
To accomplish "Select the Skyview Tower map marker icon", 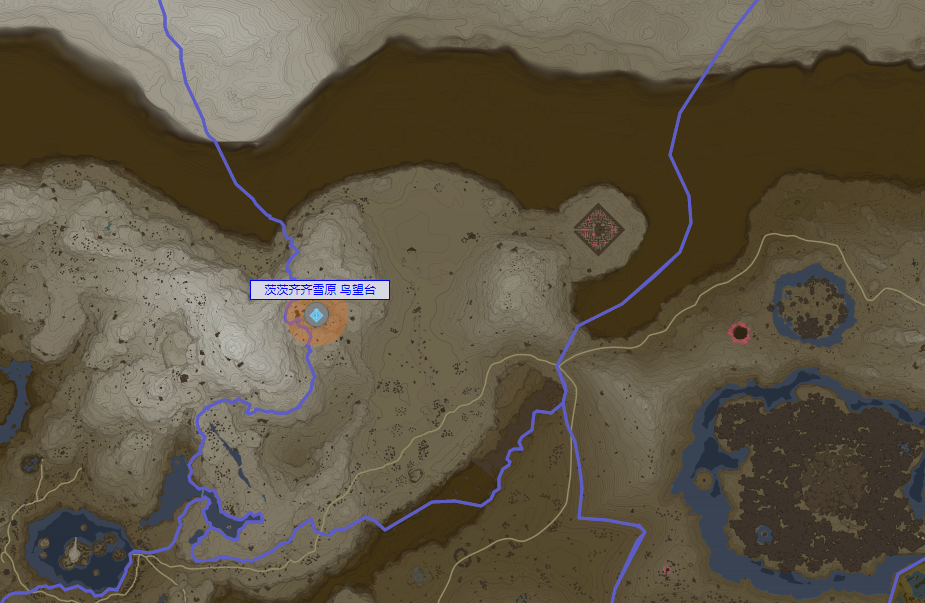I will [x=317, y=316].
